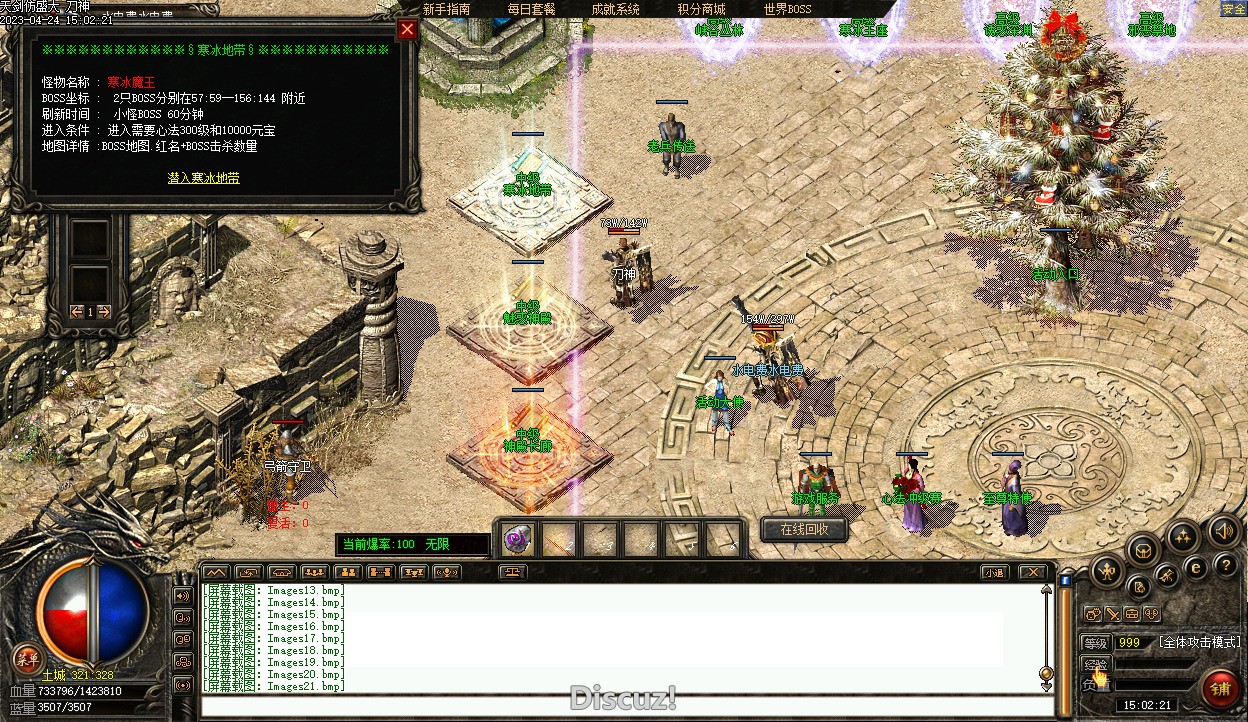Close the 寒冰地带 info dialog
Viewport: 1248px width, 722px height.
click(x=406, y=30)
